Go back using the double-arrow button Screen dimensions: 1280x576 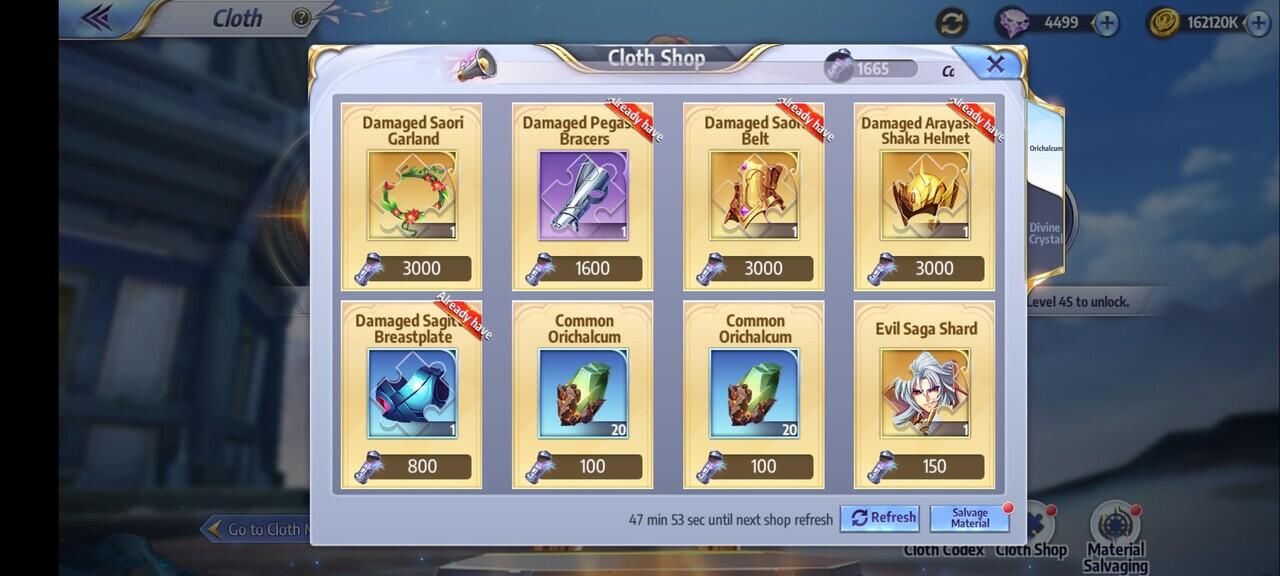(96, 18)
